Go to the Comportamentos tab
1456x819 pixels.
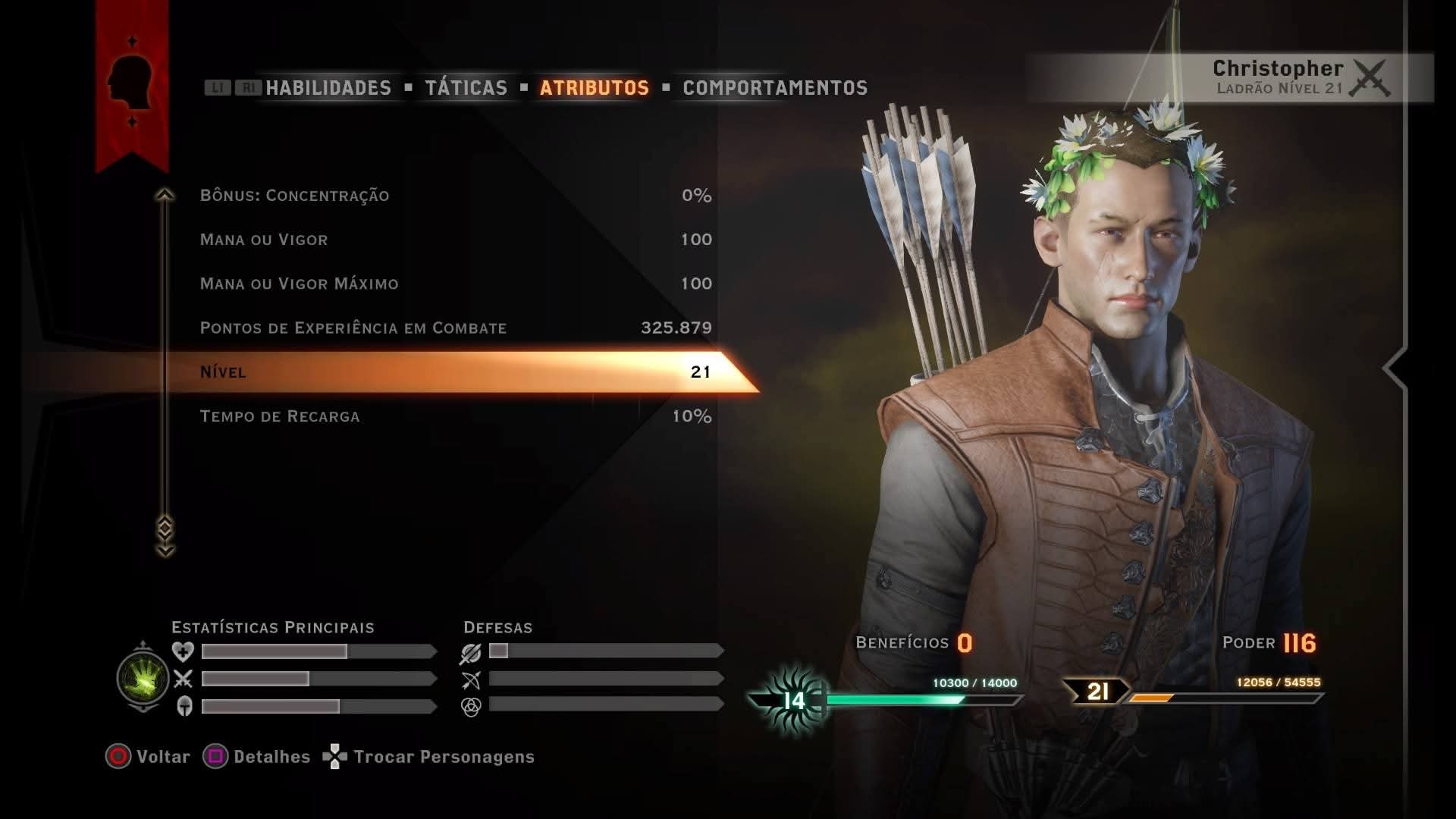[774, 88]
